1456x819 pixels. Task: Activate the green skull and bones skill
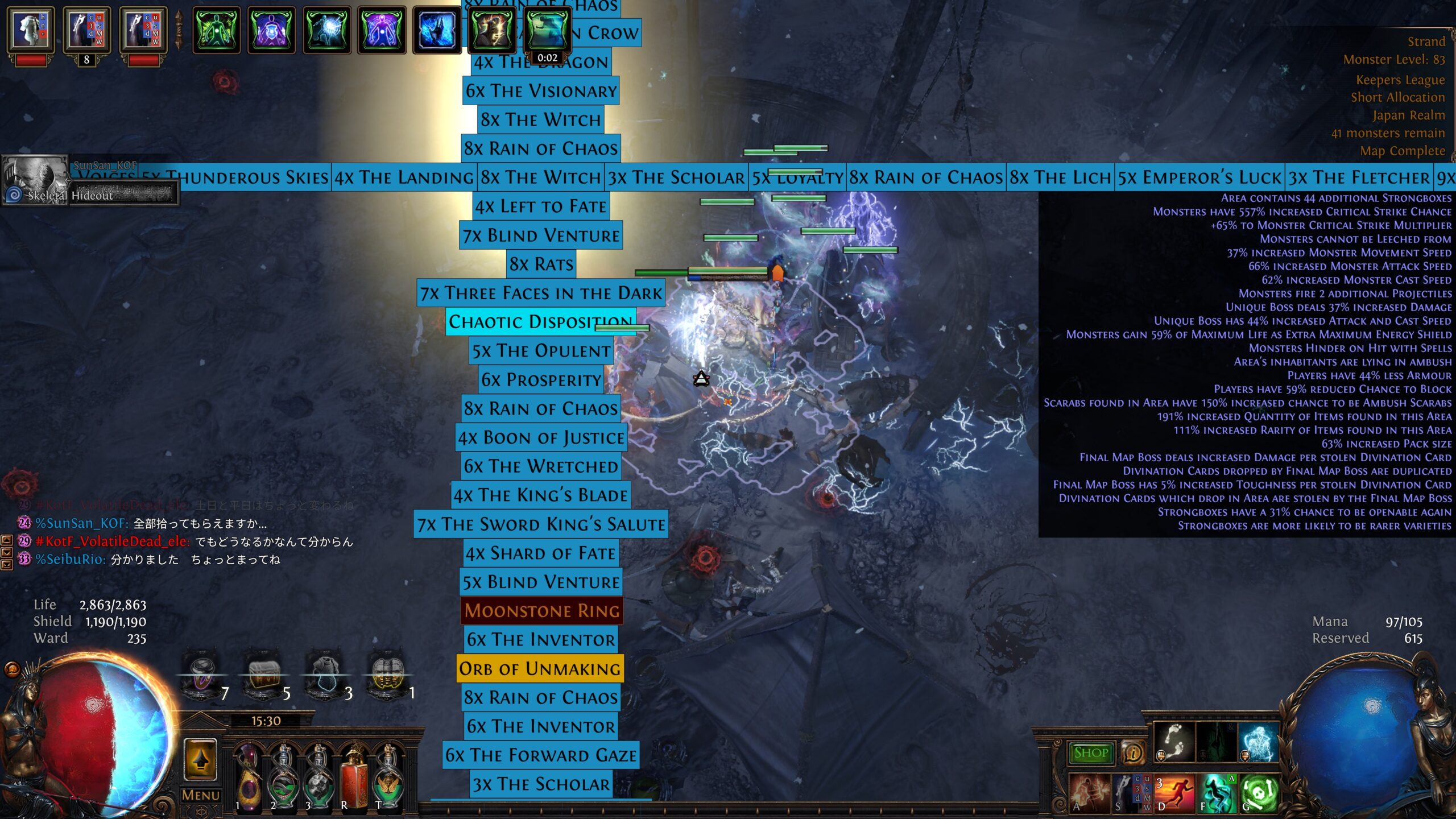click(1259, 792)
